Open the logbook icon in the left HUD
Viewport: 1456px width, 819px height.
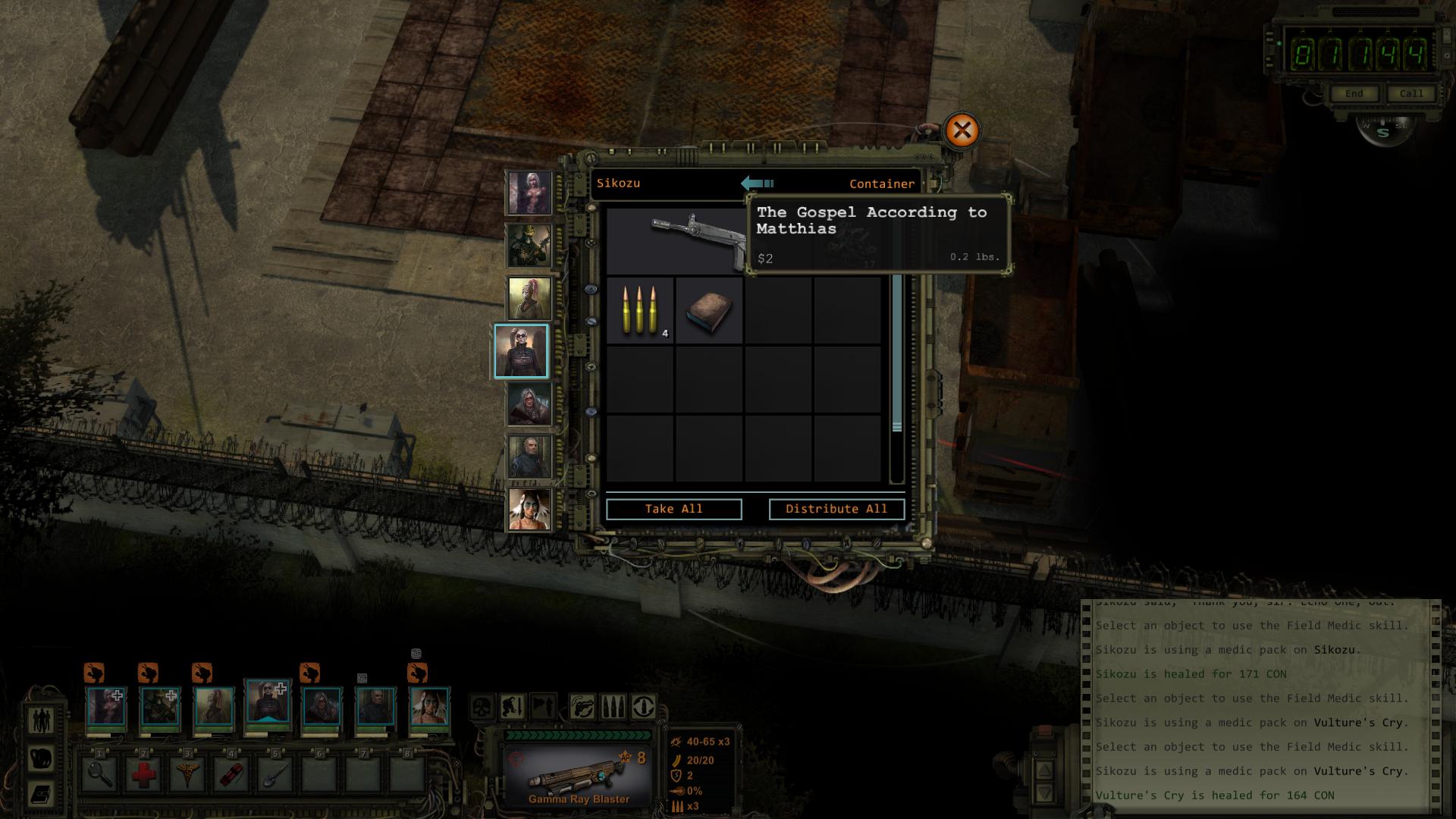(x=41, y=794)
